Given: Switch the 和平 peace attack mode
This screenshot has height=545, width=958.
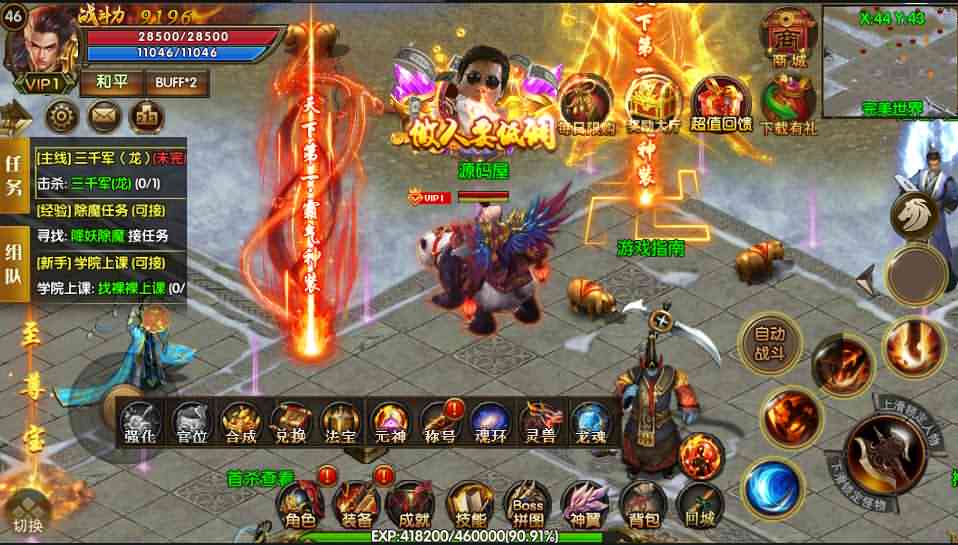Looking at the screenshot, I should pyautogui.click(x=111, y=82).
